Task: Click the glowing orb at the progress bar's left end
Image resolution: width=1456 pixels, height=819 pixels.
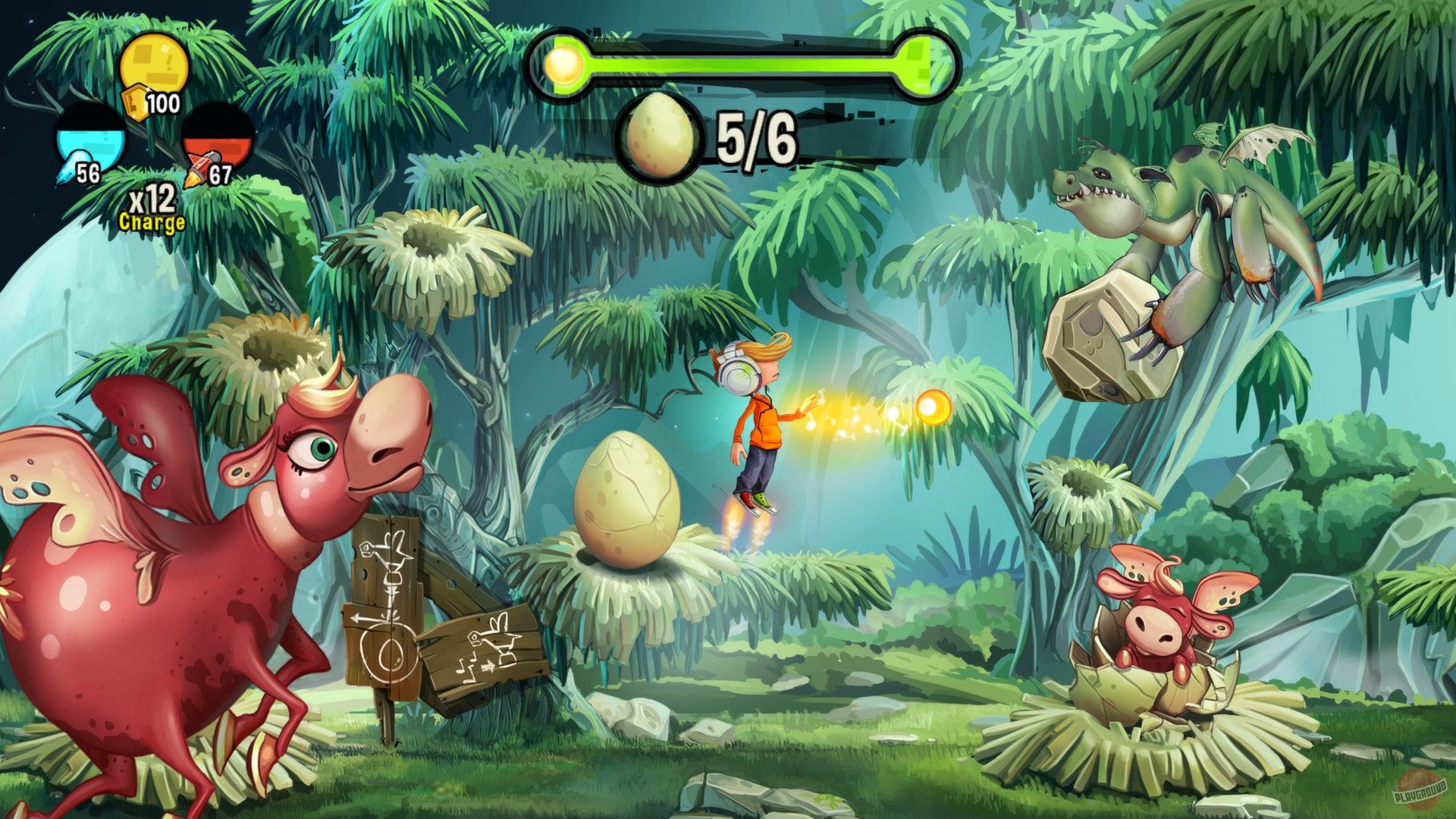Action: click(562, 64)
